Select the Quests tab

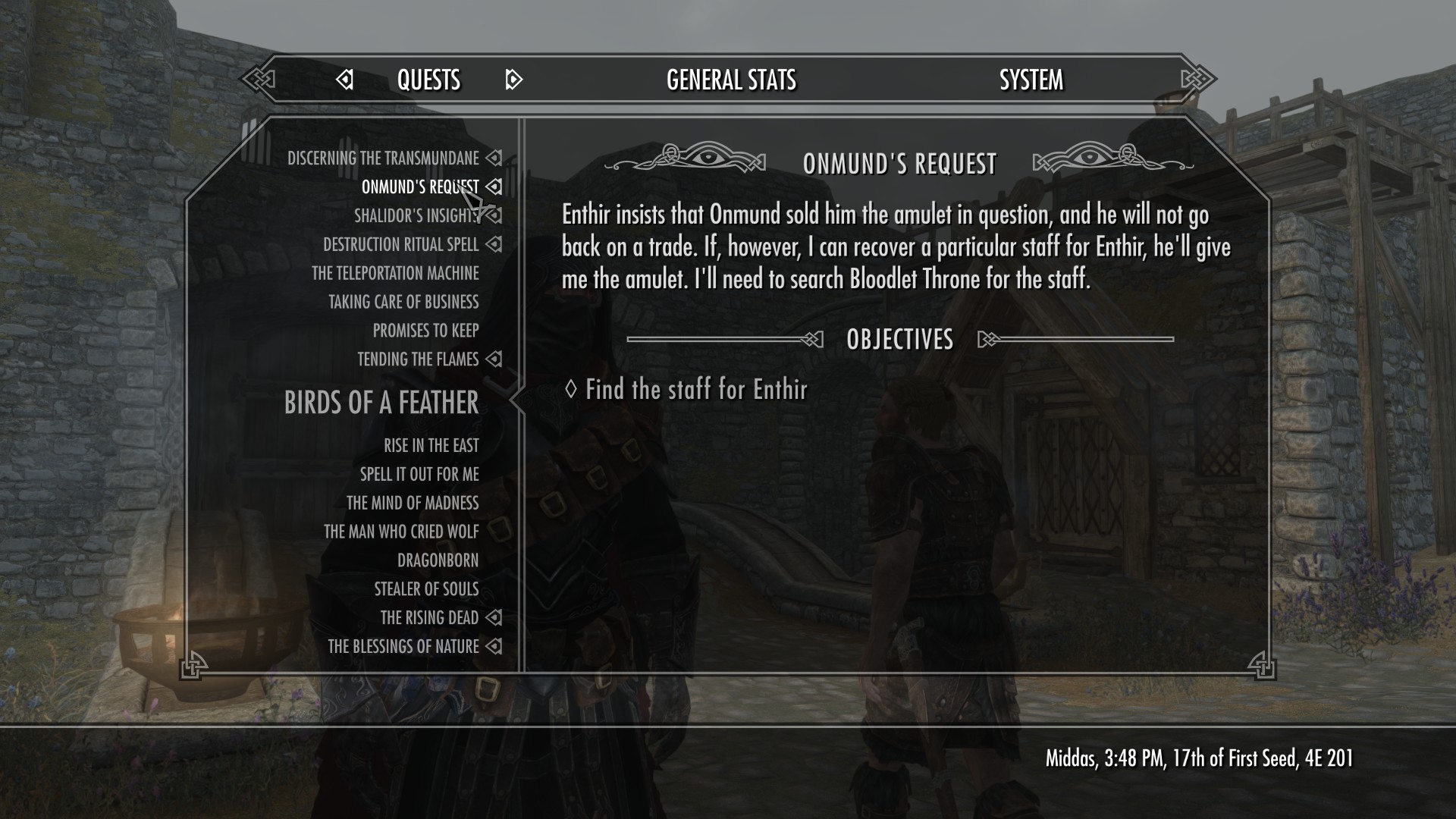coord(428,80)
